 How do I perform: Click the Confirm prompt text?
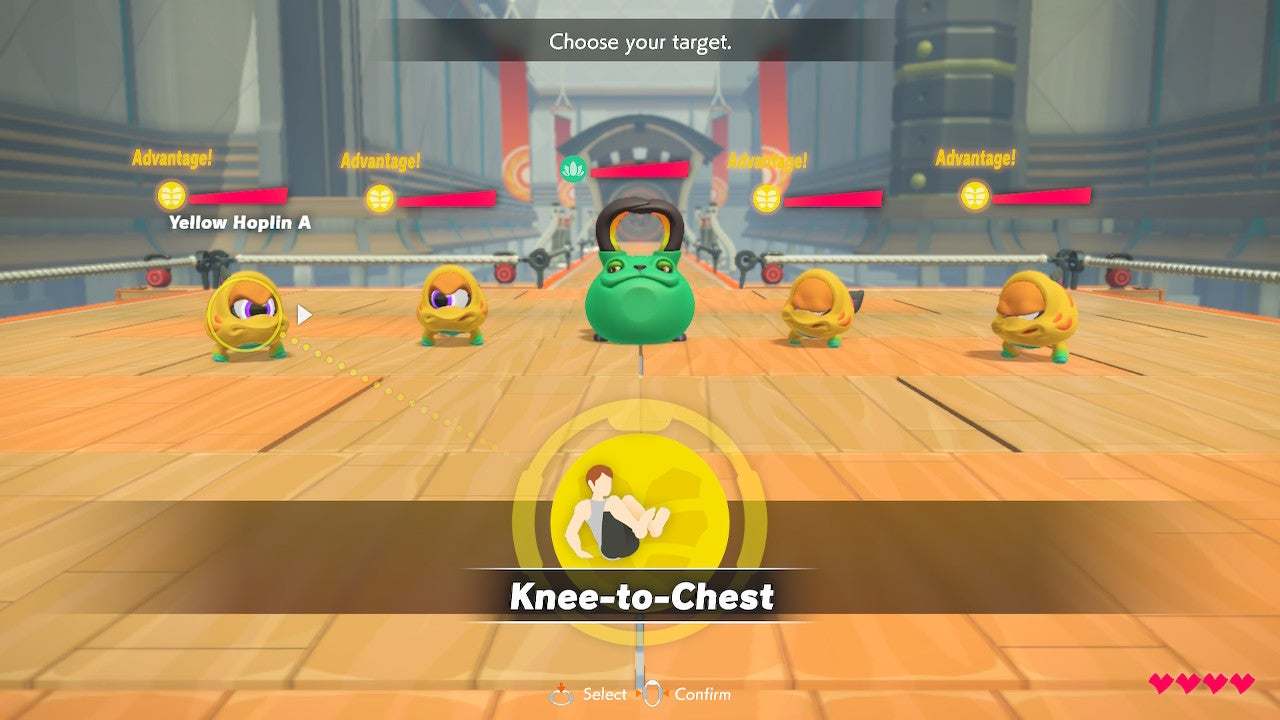click(x=704, y=693)
